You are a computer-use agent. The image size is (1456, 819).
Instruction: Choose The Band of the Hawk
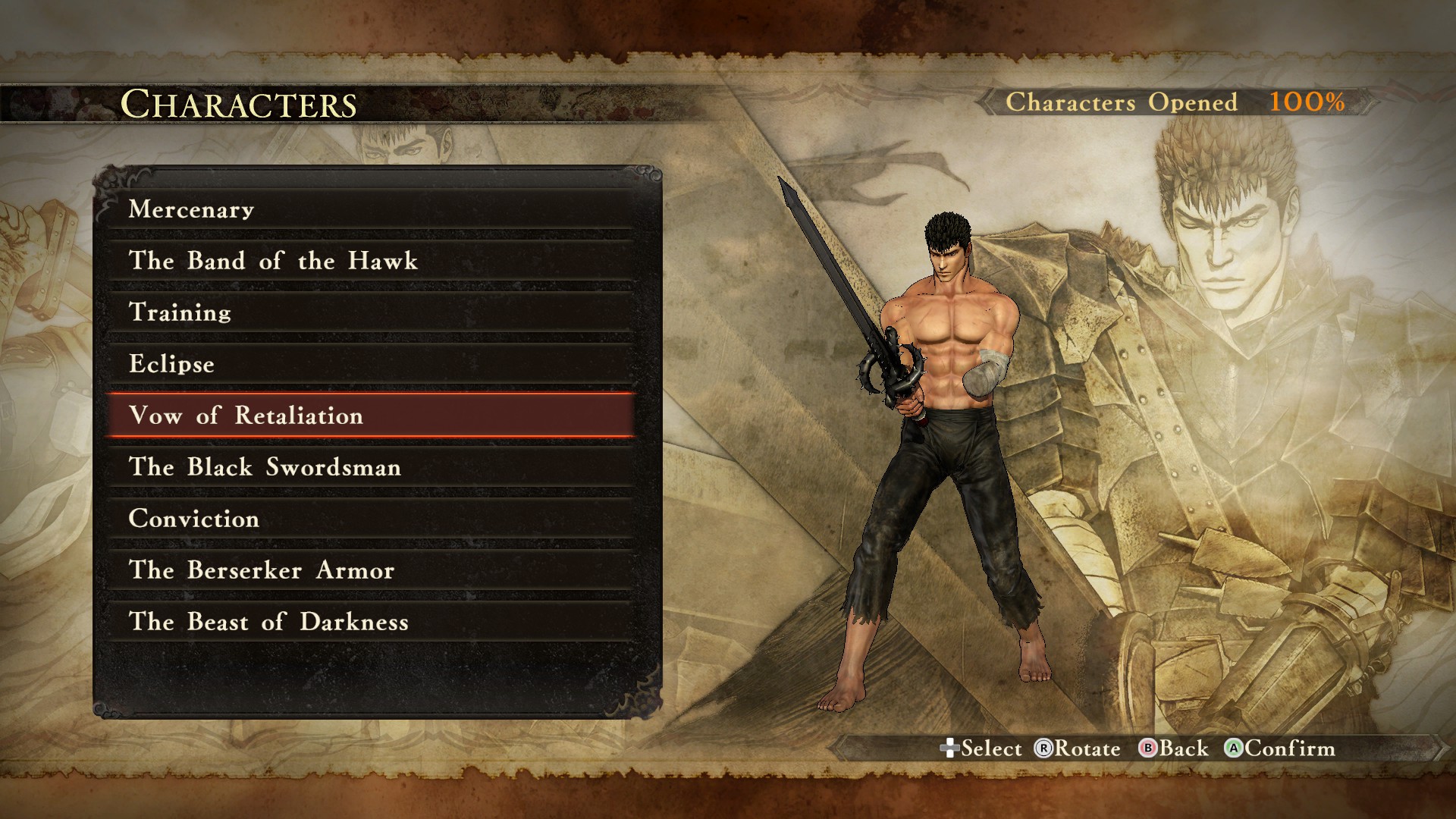[x=370, y=261]
